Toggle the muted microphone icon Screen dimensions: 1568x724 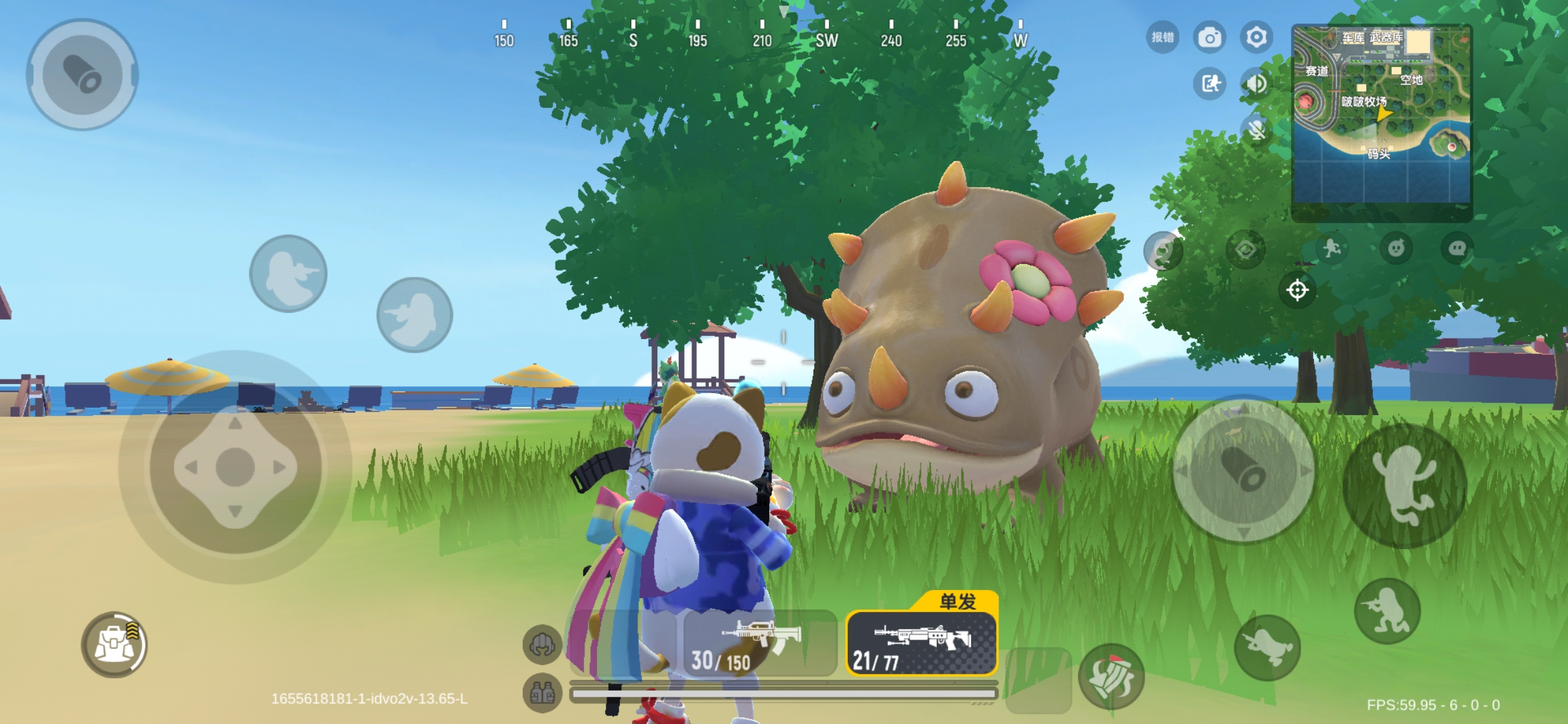[1256, 129]
